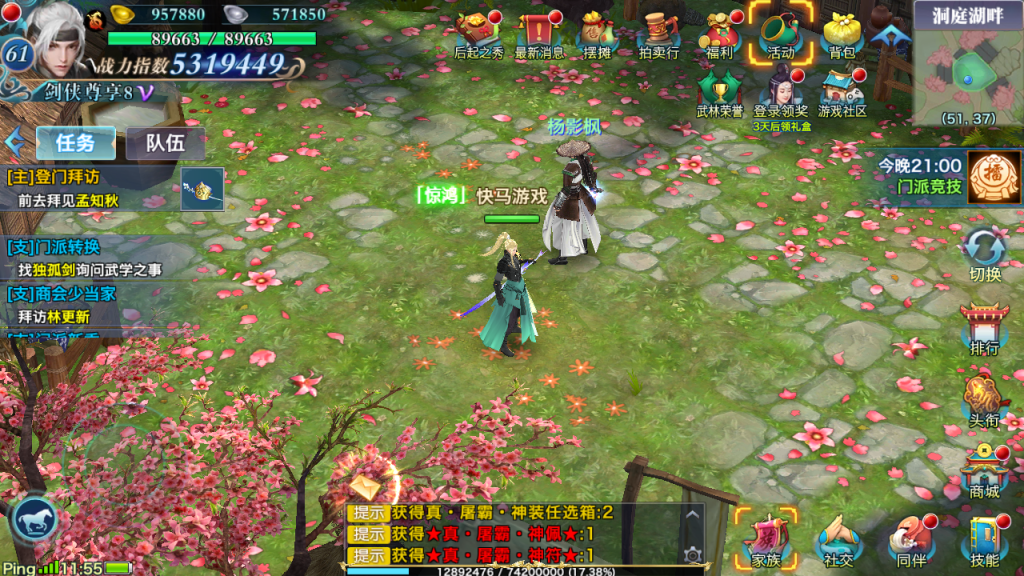
Task: Claim the 登录领奖 login reward
Action: [781, 92]
